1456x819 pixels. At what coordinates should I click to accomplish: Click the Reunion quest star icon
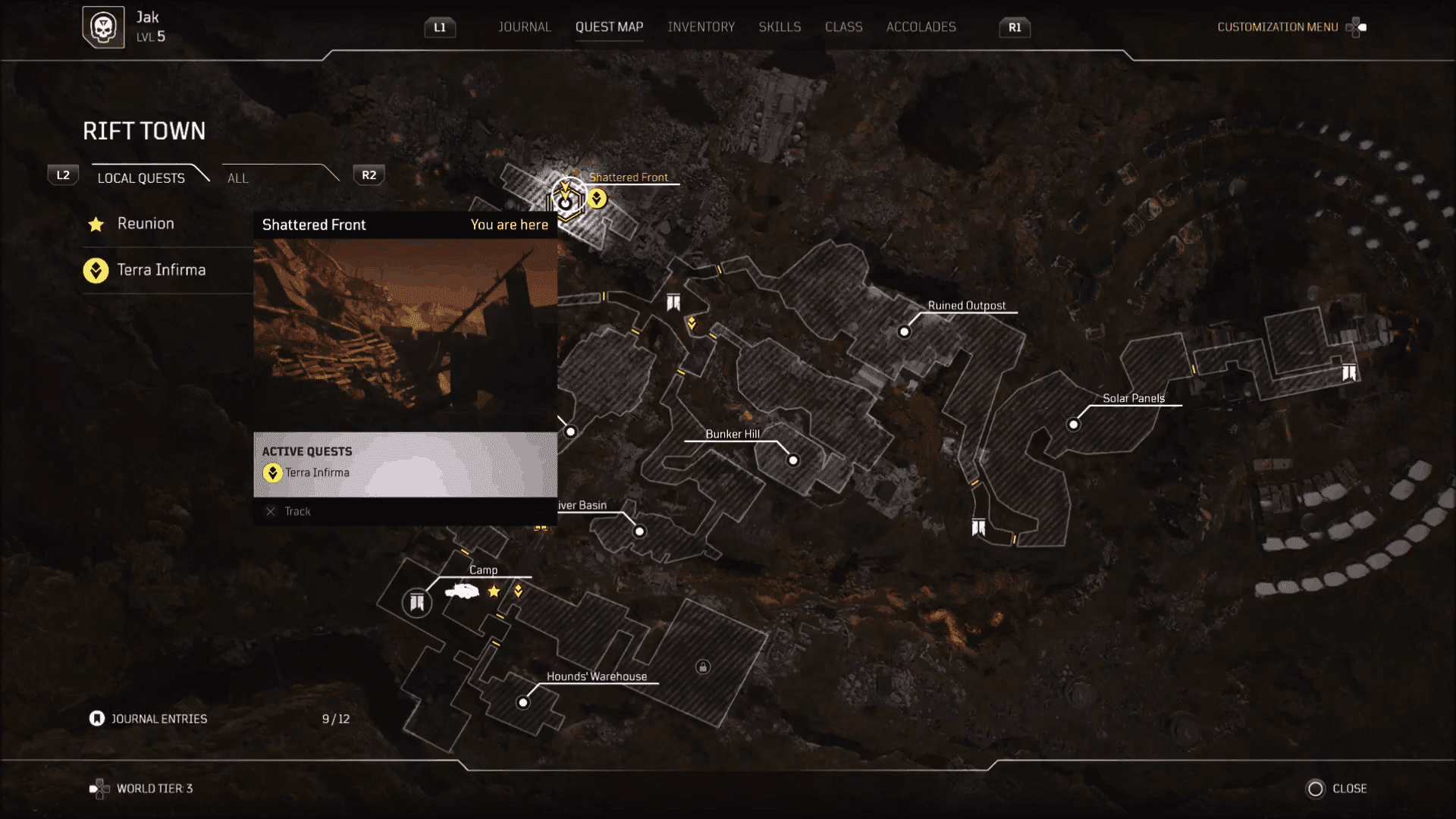[96, 224]
